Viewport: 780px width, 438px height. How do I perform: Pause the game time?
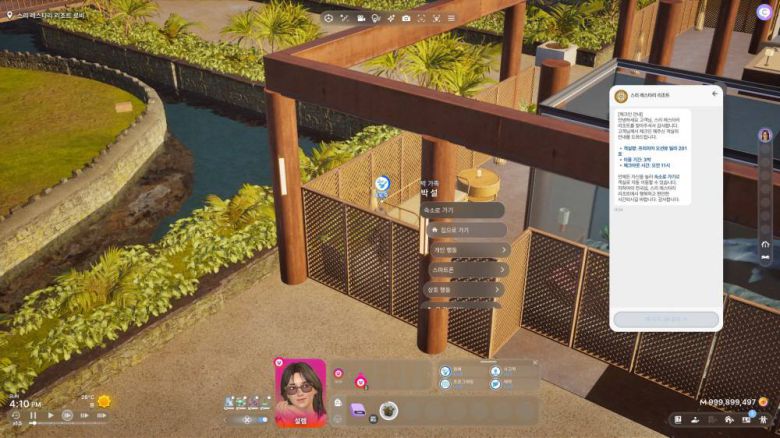[33, 415]
